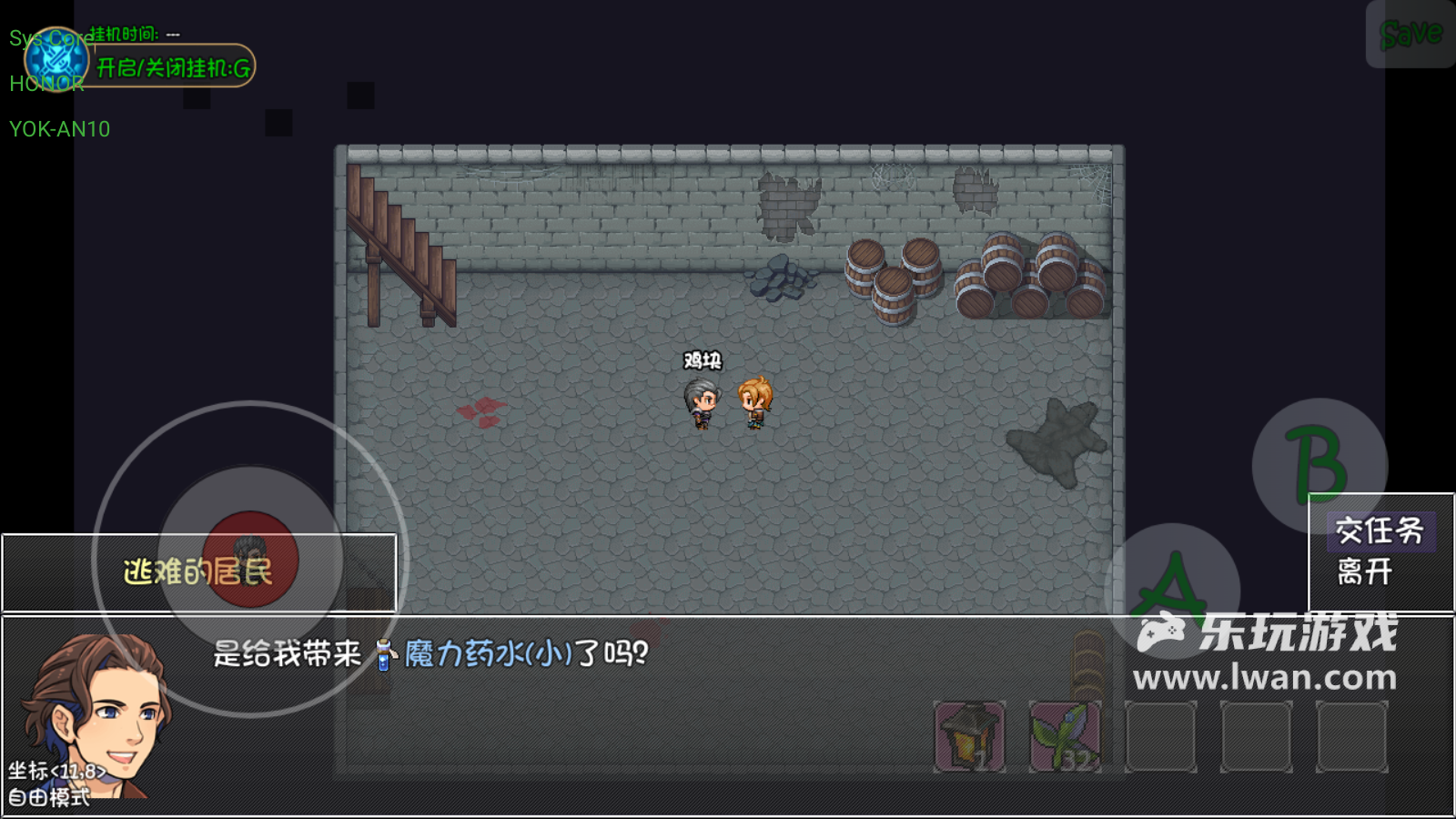Use the lantern item in the hotbar
This screenshot has height=819, width=1456.
(969, 736)
